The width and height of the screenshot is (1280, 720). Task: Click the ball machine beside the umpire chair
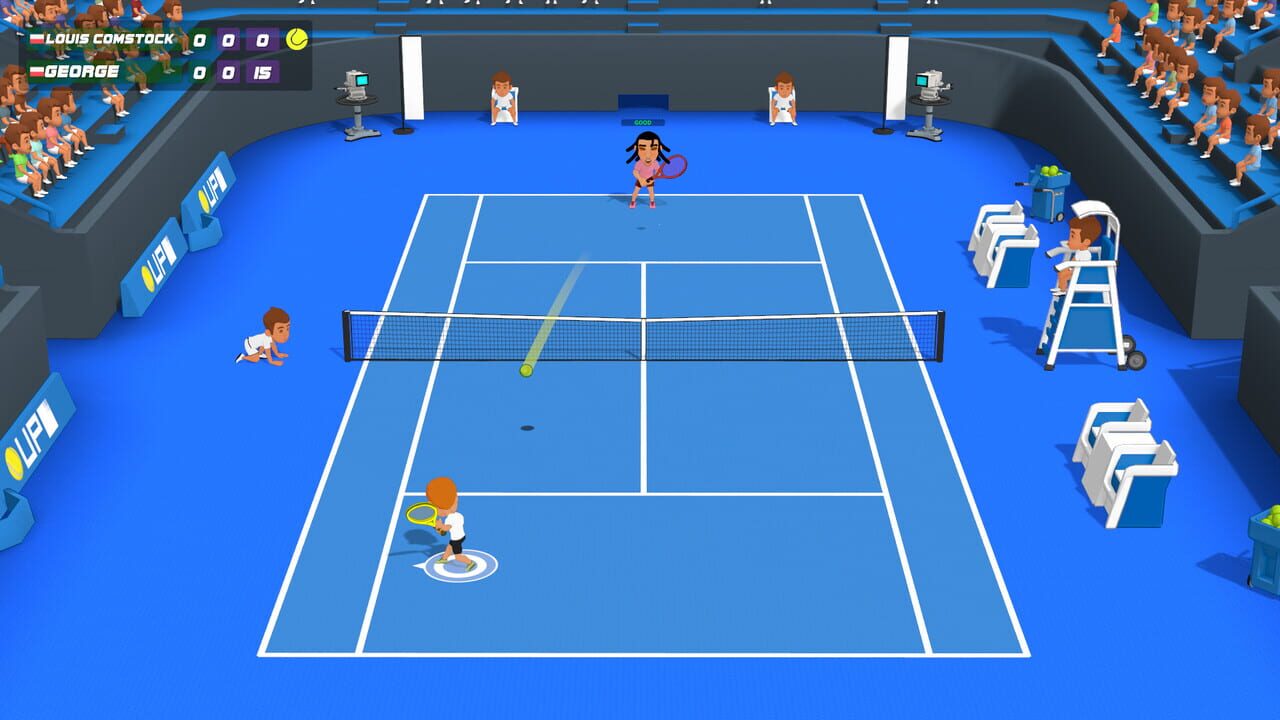tap(1048, 190)
